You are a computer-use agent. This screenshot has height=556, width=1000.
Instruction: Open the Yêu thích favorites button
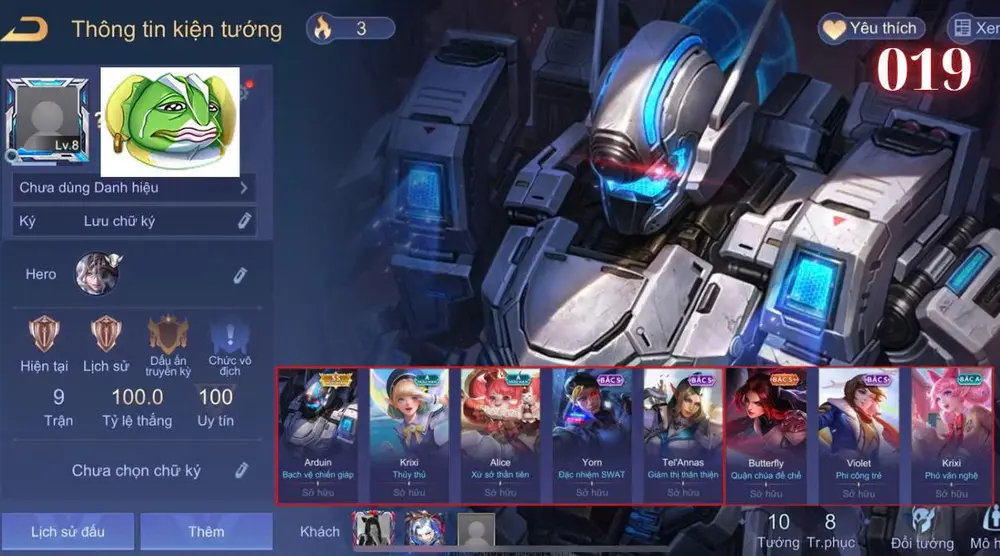(x=871, y=28)
